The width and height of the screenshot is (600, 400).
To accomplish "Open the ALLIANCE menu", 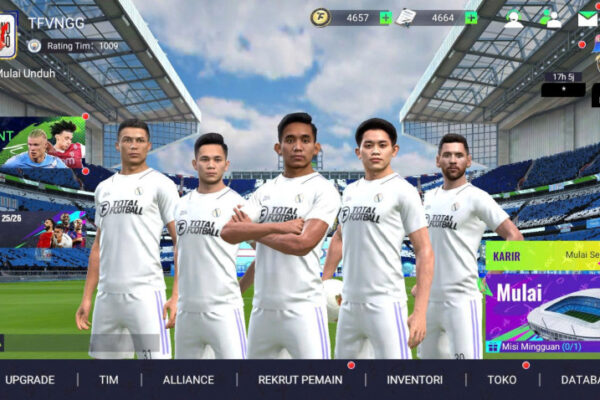I will pyautogui.click(x=188, y=380).
